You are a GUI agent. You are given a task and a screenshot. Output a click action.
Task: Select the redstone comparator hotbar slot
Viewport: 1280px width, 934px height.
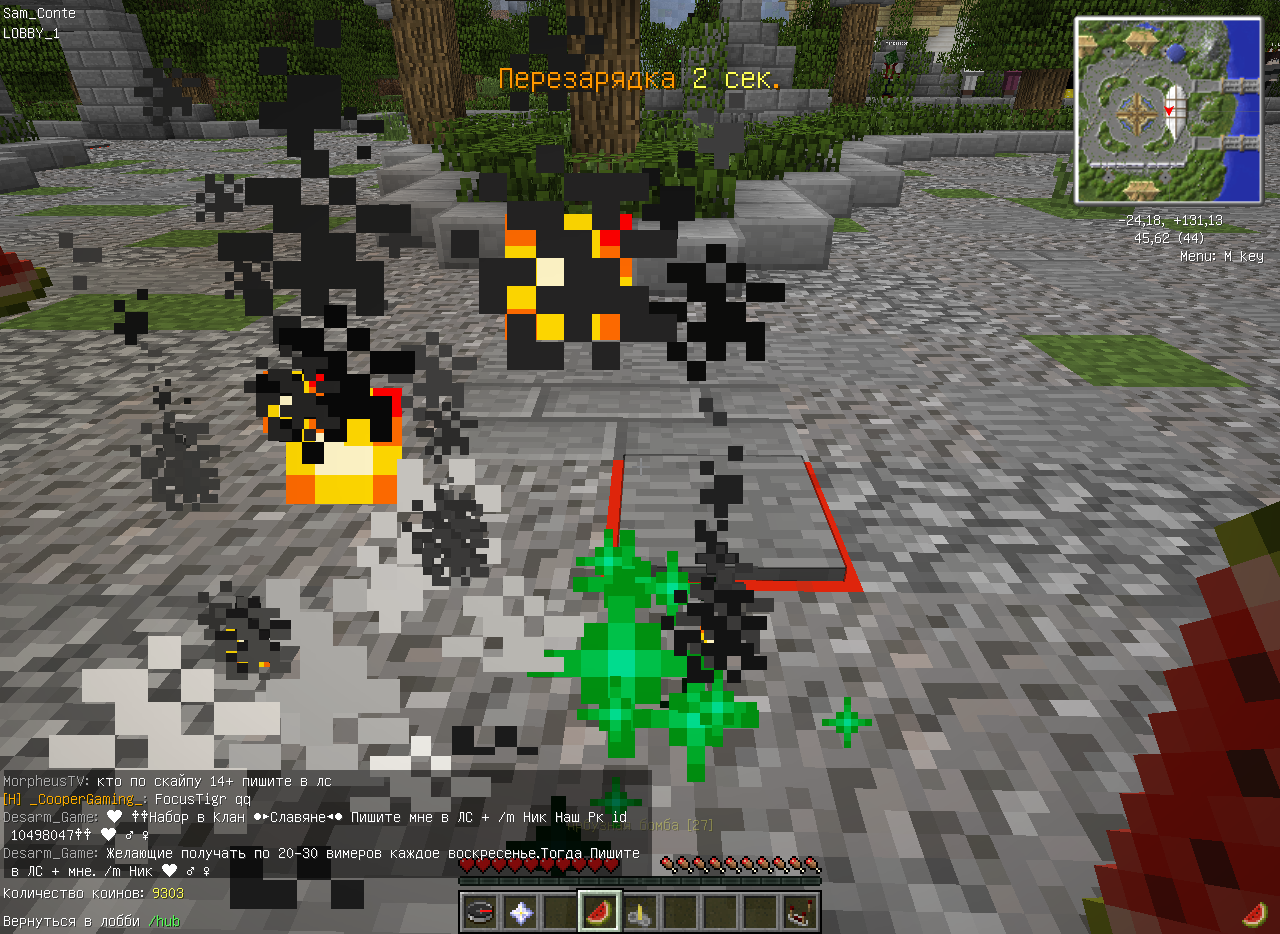tap(800, 911)
